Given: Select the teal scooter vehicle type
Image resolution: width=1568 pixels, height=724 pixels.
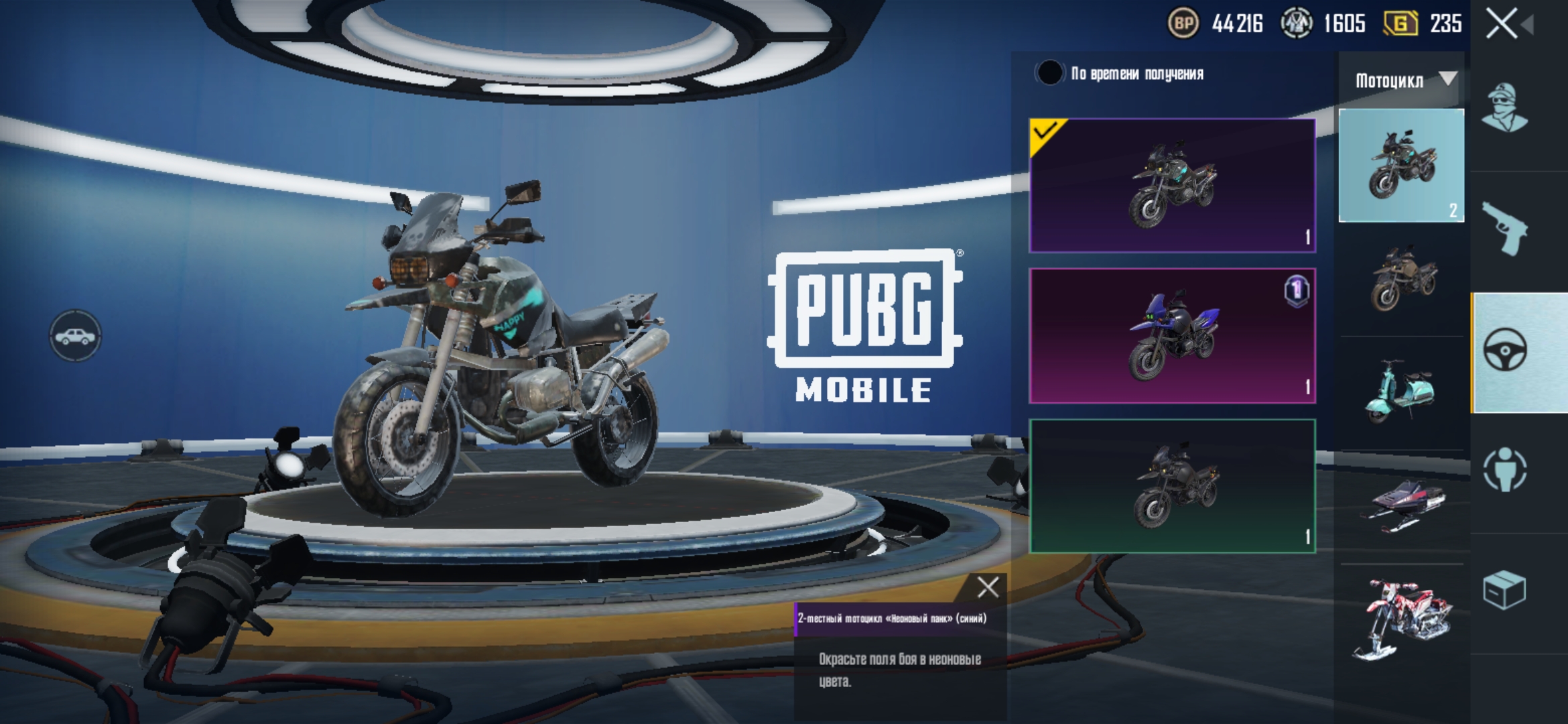Looking at the screenshot, I should click(1400, 392).
